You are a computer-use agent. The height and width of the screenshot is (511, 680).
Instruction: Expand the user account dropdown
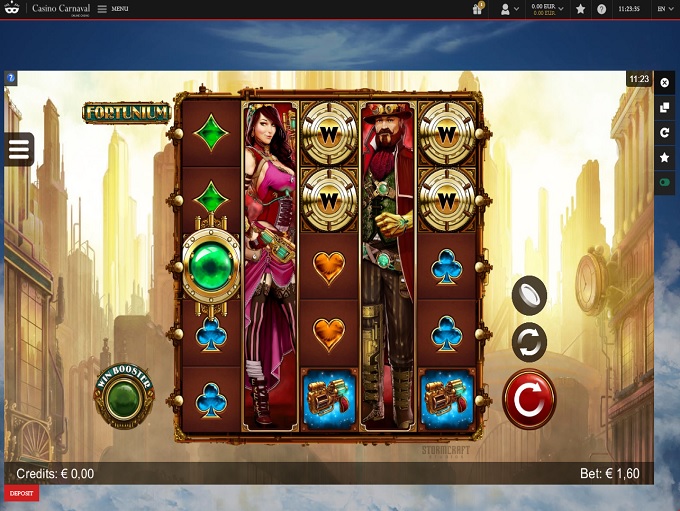509,8
